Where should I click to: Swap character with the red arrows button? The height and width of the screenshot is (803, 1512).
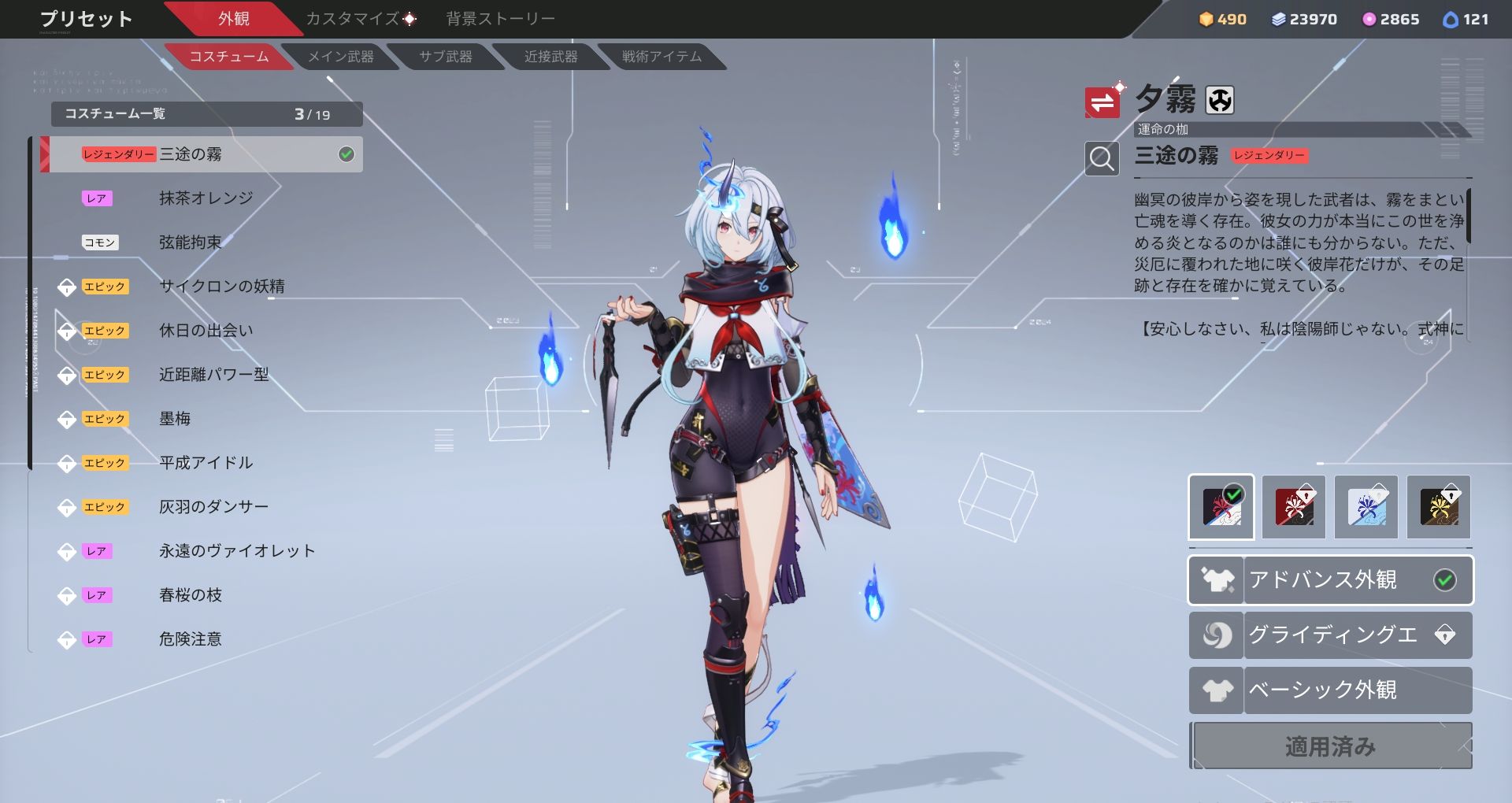1102,102
